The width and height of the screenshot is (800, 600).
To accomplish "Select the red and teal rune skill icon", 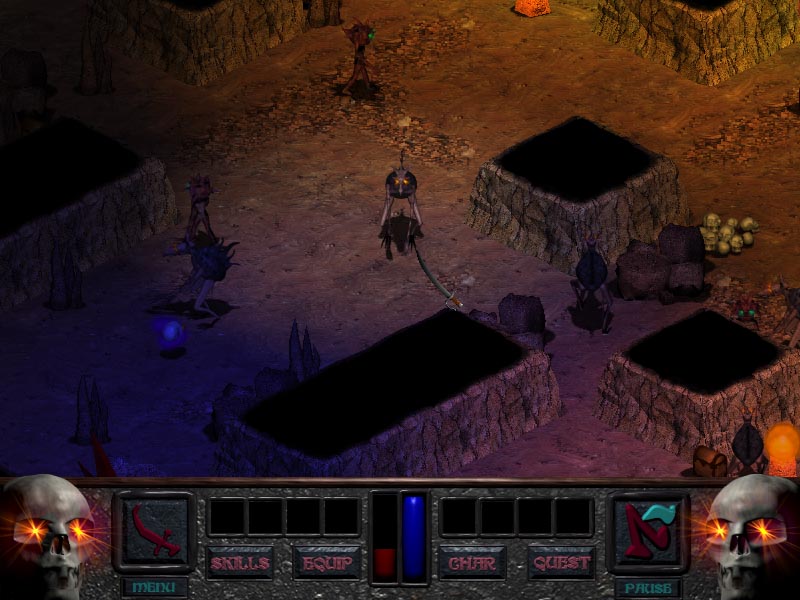I will [x=648, y=530].
